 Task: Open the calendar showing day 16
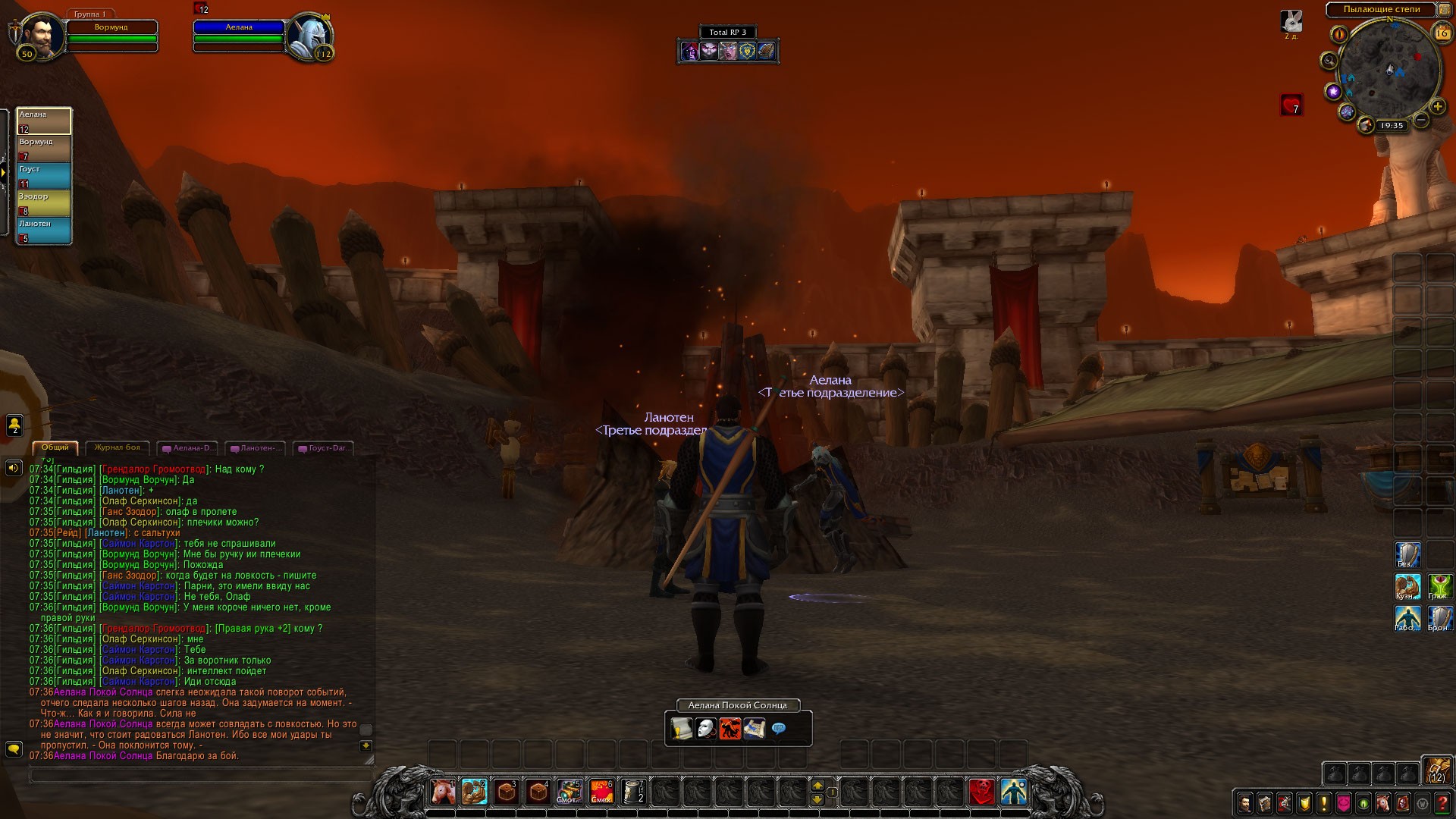click(x=1441, y=33)
